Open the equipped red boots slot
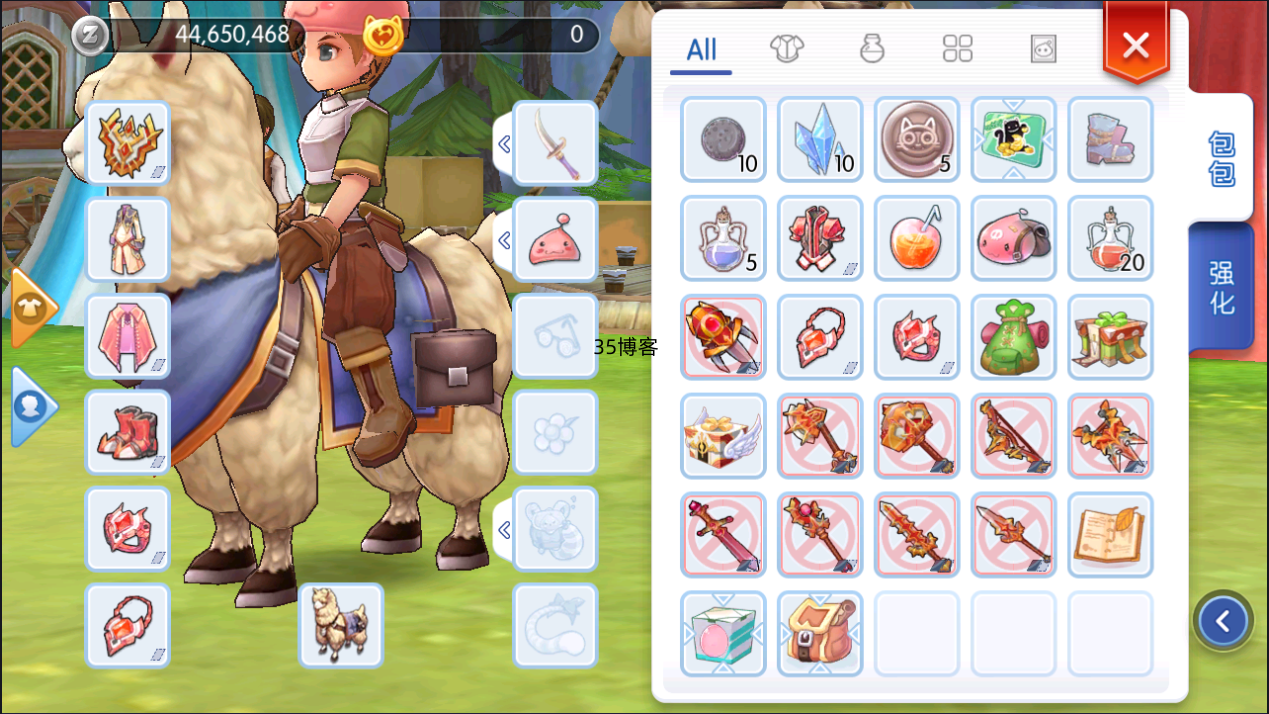The height and width of the screenshot is (714, 1269). [128, 432]
